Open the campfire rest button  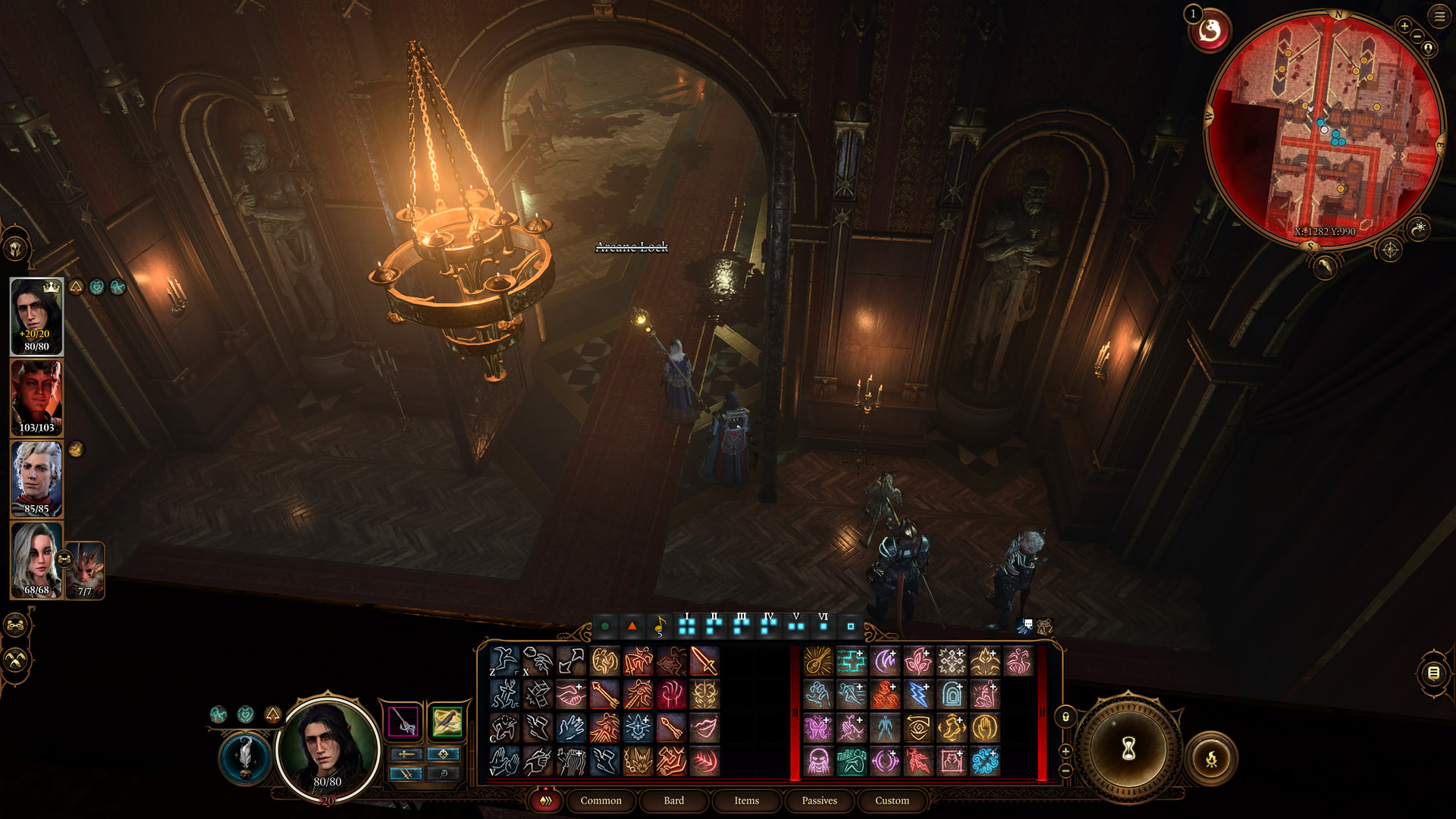coord(1211,758)
